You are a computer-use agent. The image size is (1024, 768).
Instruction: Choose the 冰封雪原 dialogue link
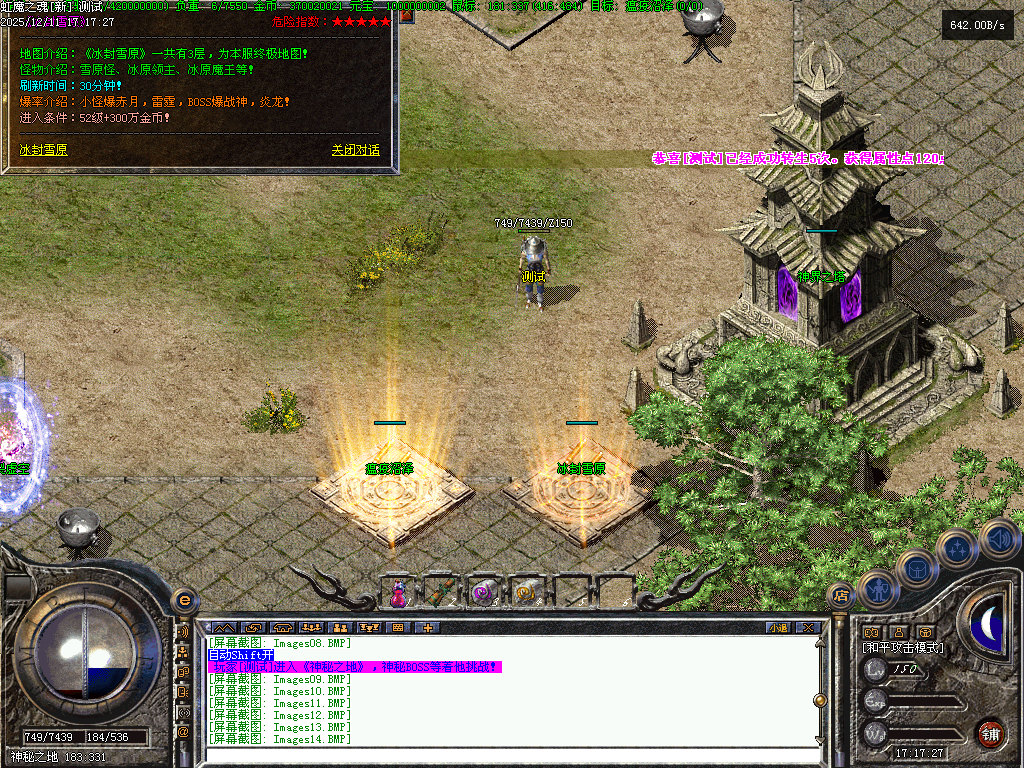tap(44, 150)
